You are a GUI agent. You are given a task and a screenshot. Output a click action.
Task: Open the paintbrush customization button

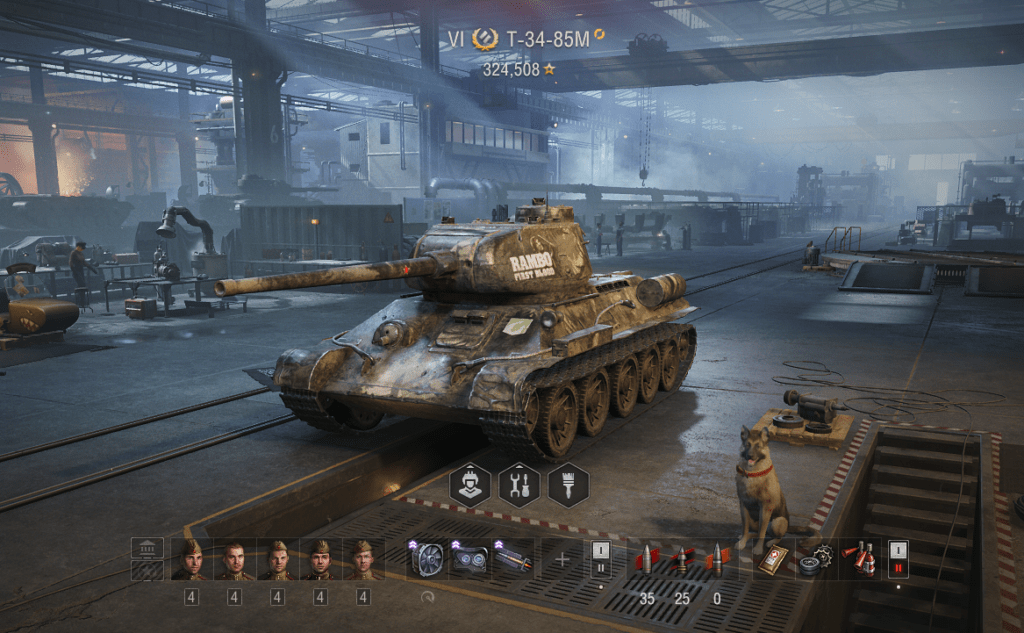568,485
